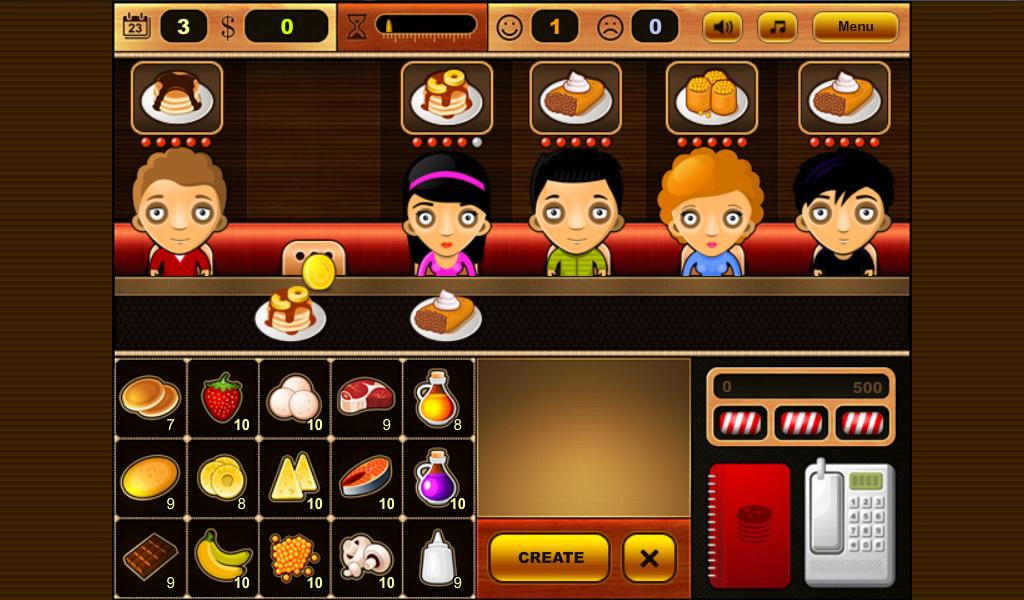Select the pancake ingredient slot
This screenshot has height=600, width=1024.
pyautogui.click(x=151, y=398)
